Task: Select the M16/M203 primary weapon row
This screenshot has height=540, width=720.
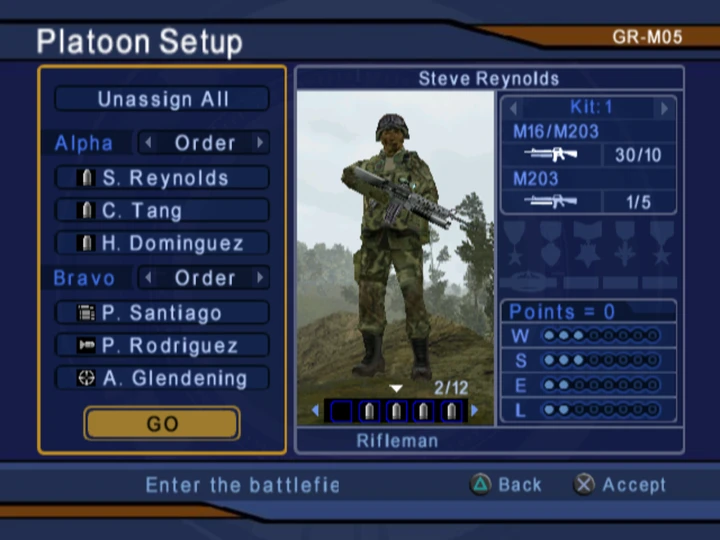Action: (x=590, y=144)
